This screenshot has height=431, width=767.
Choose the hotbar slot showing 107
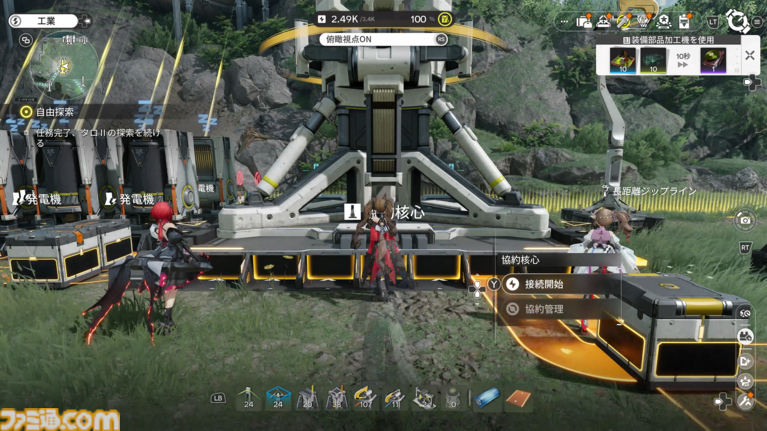coord(366,398)
